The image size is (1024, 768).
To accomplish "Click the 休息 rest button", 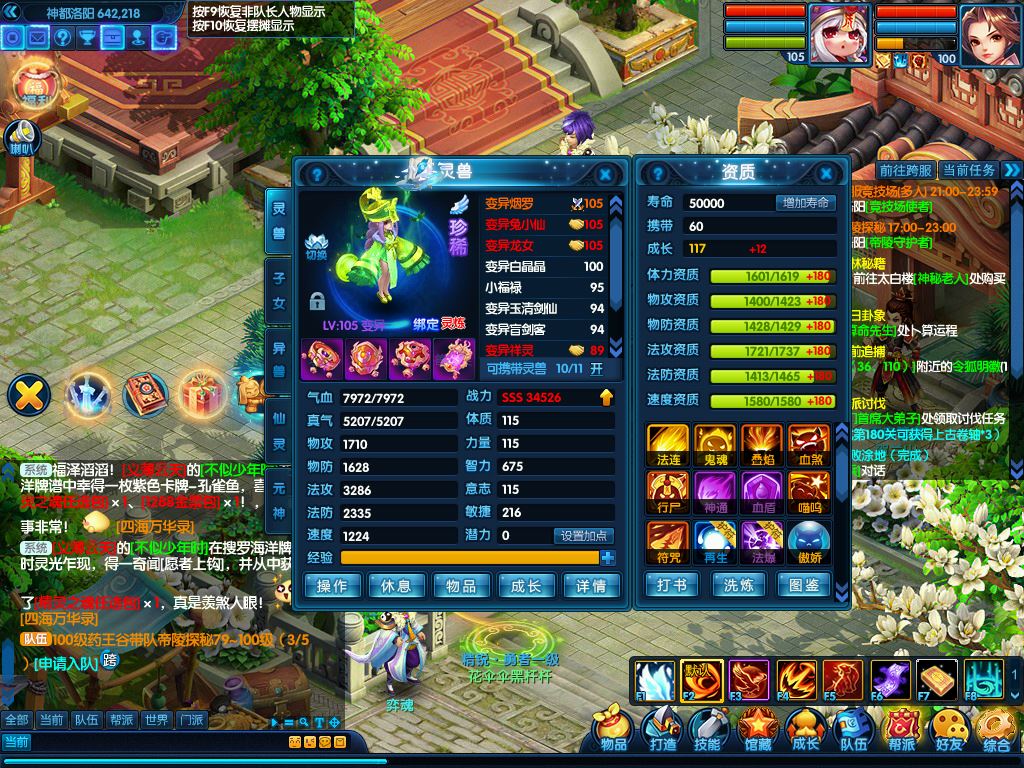I will [397, 586].
